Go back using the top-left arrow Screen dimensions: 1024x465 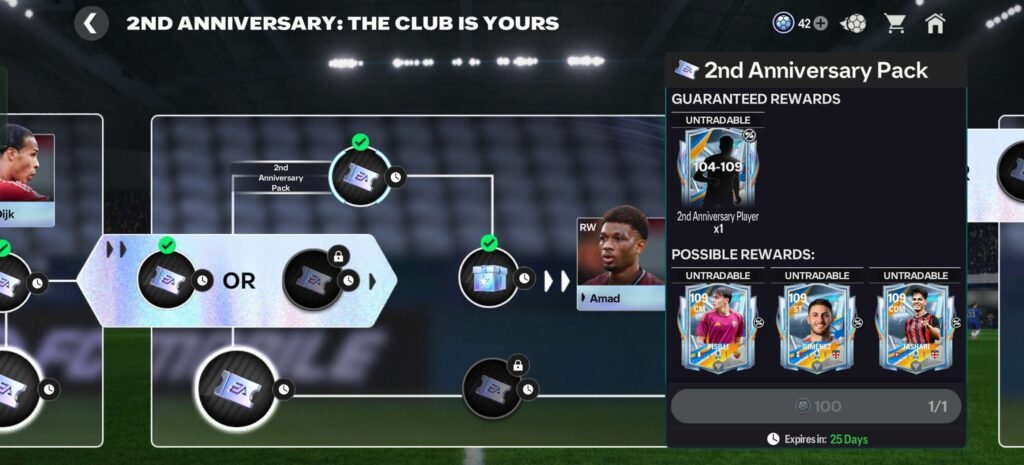click(x=91, y=23)
